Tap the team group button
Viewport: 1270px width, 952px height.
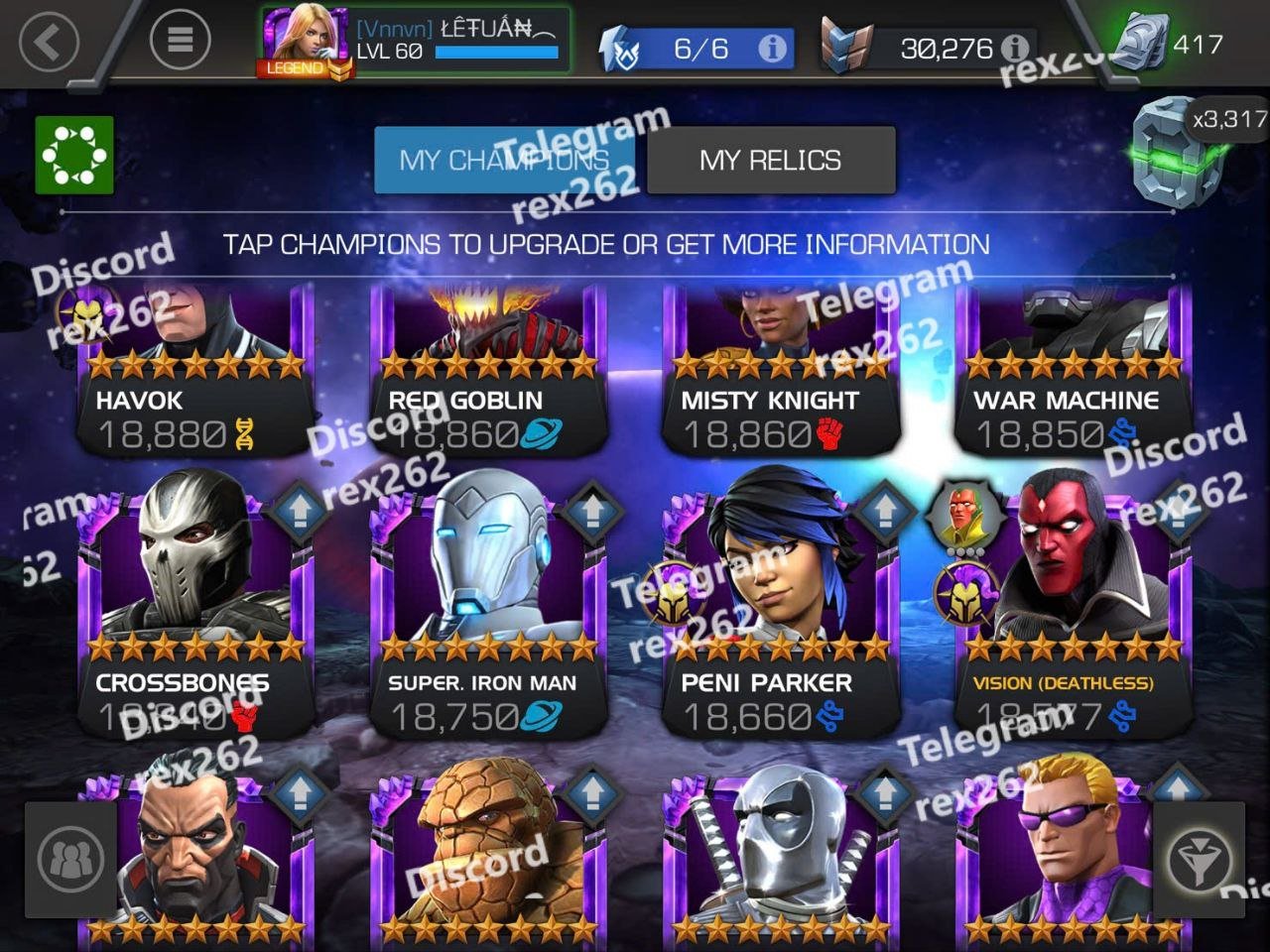pyautogui.click(x=70, y=859)
